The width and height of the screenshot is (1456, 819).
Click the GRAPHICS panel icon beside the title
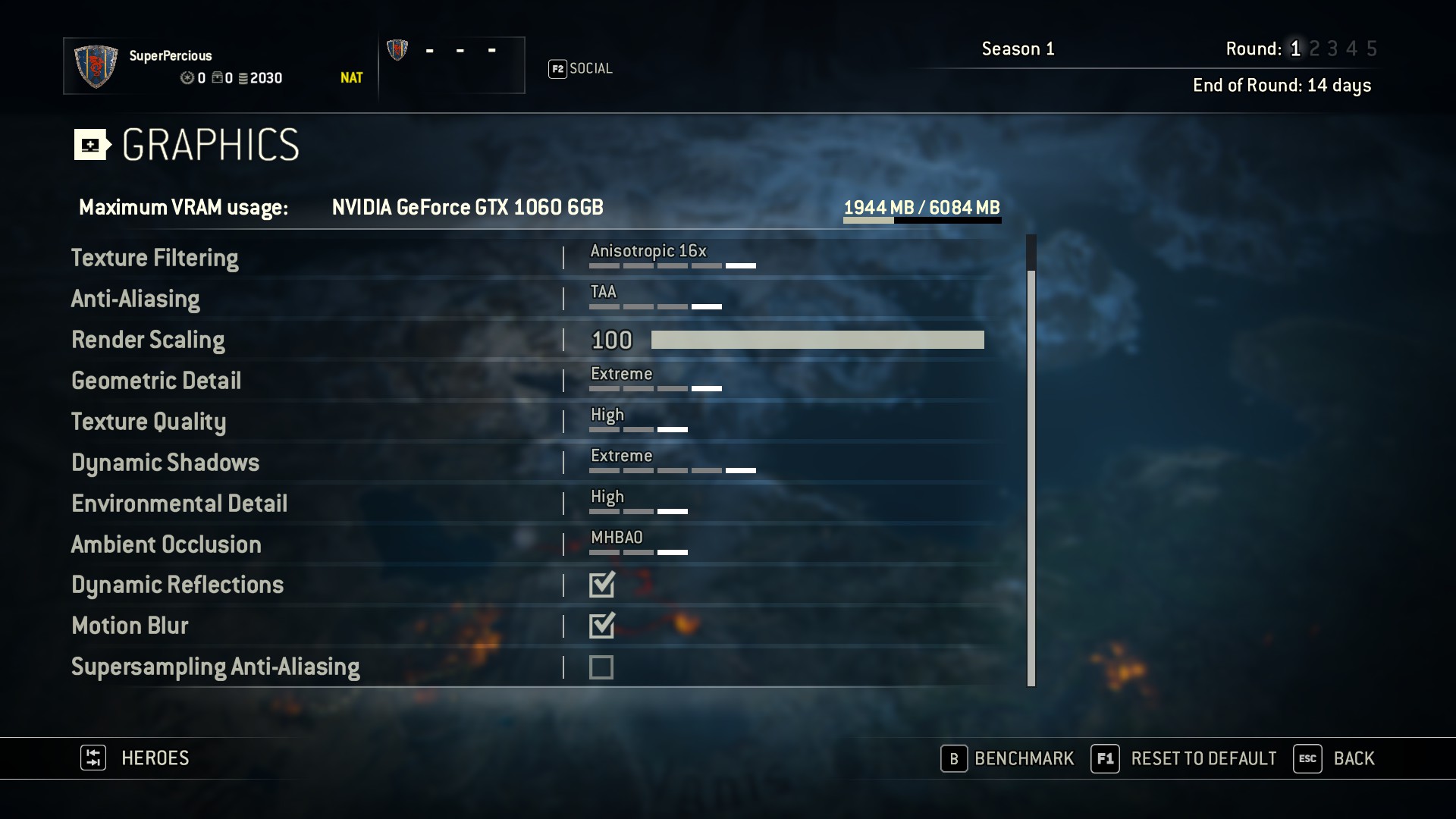90,144
